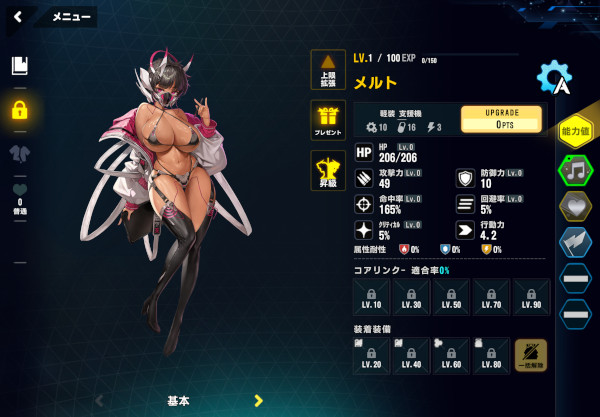Click the blue gear icon

553,78
